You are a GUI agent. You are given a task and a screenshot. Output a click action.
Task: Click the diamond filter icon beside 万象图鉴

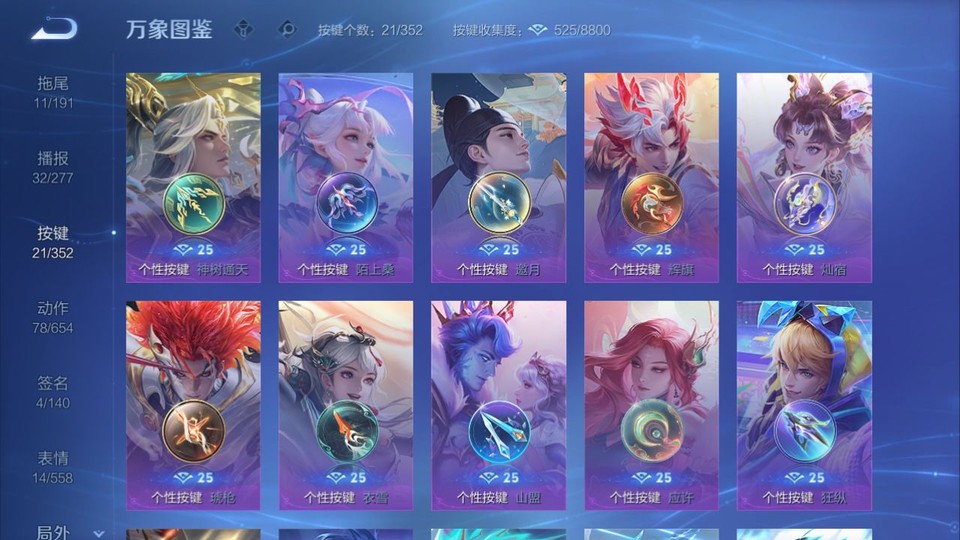[243, 30]
